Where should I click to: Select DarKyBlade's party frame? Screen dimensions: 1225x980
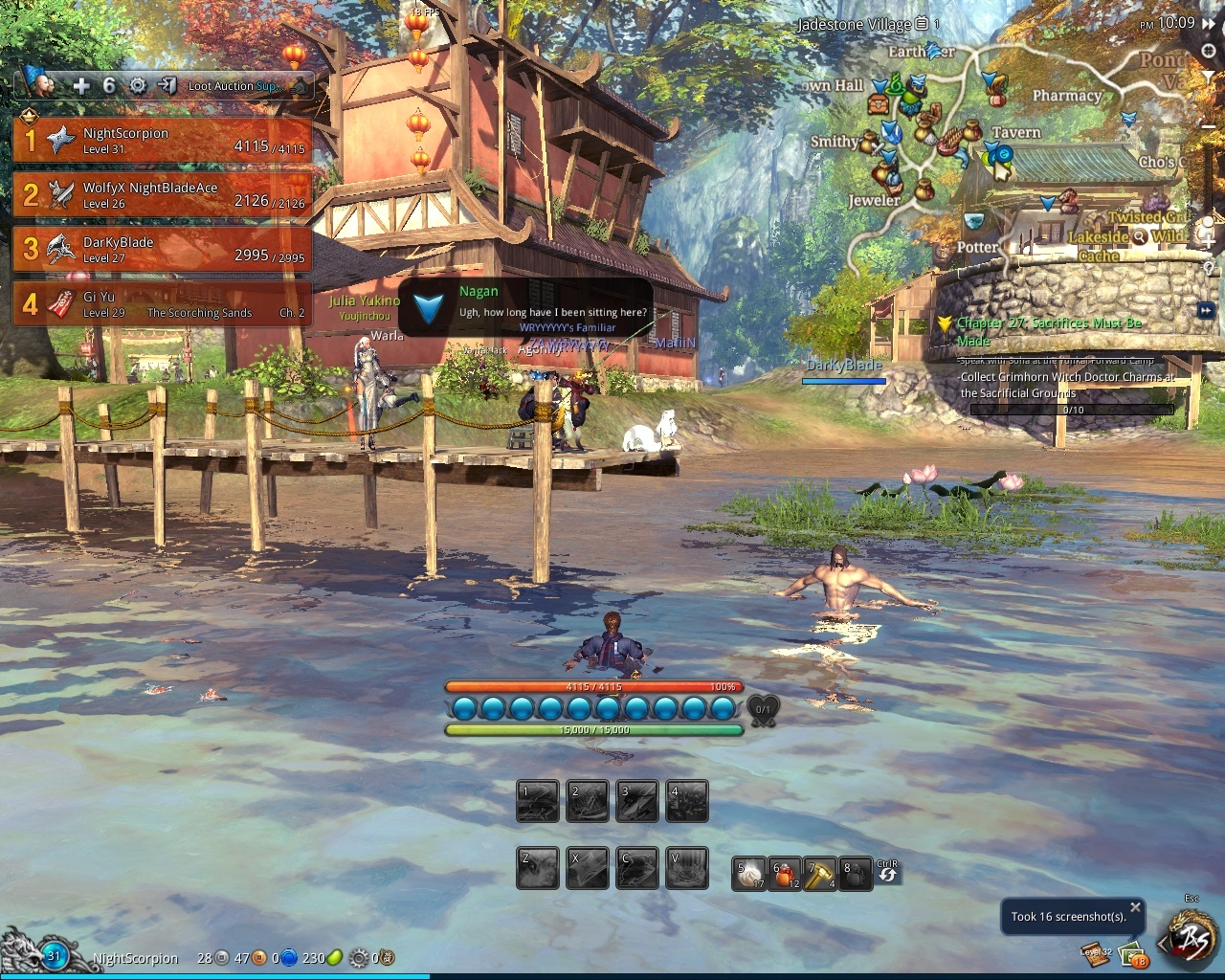click(163, 250)
